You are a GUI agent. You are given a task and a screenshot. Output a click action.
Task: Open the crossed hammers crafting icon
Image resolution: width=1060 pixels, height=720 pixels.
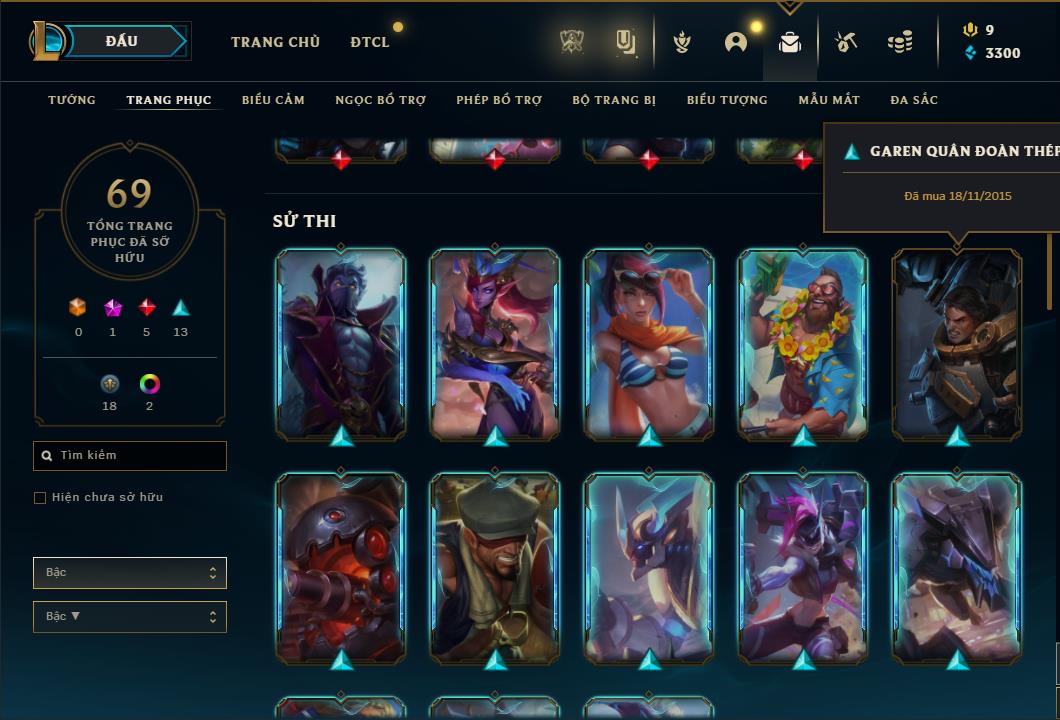click(x=845, y=42)
